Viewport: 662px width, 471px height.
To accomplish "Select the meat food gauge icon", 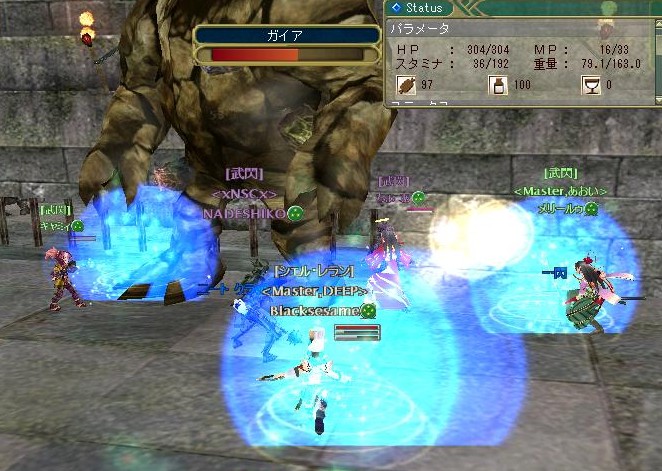I will [406, 86].
